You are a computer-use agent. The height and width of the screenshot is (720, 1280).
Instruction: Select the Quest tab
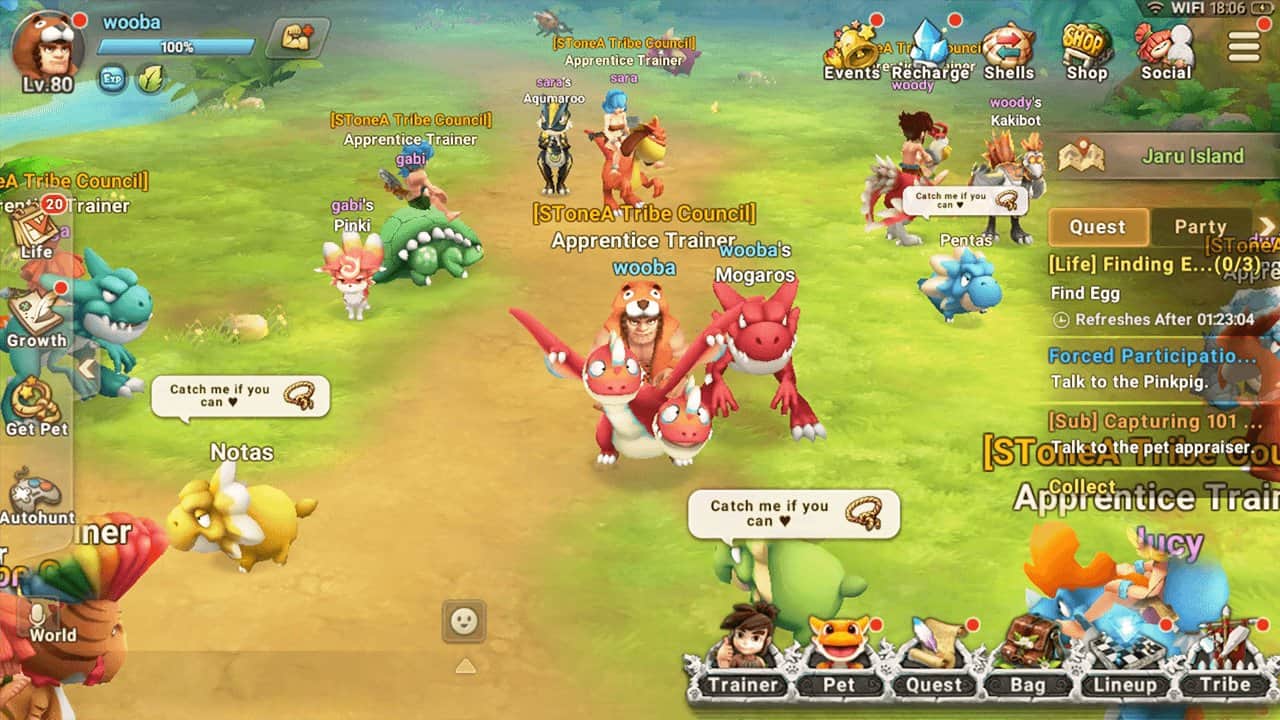[x=1097, y=227]
